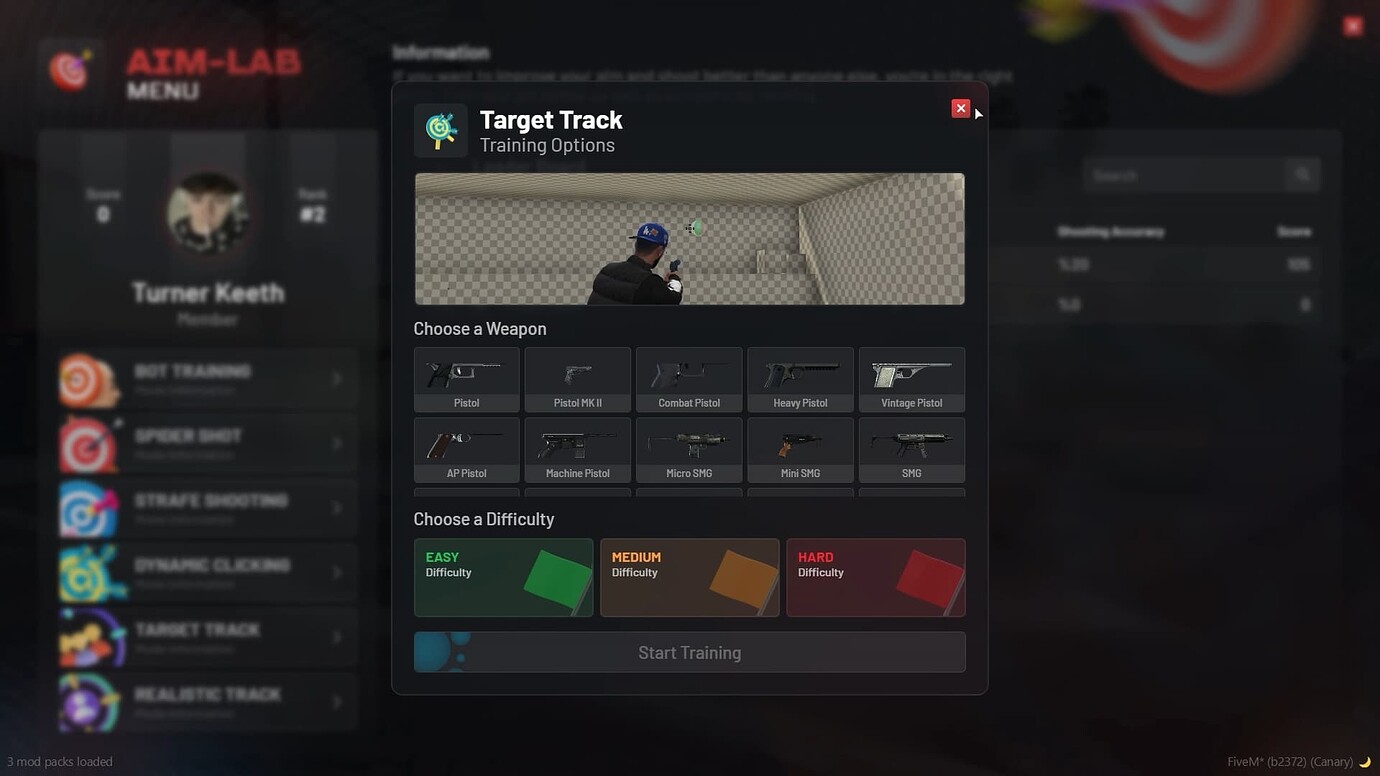This screenshot has height=776, width=1380.
Task: Select Medium difficulty
Action: coord(689,577)
